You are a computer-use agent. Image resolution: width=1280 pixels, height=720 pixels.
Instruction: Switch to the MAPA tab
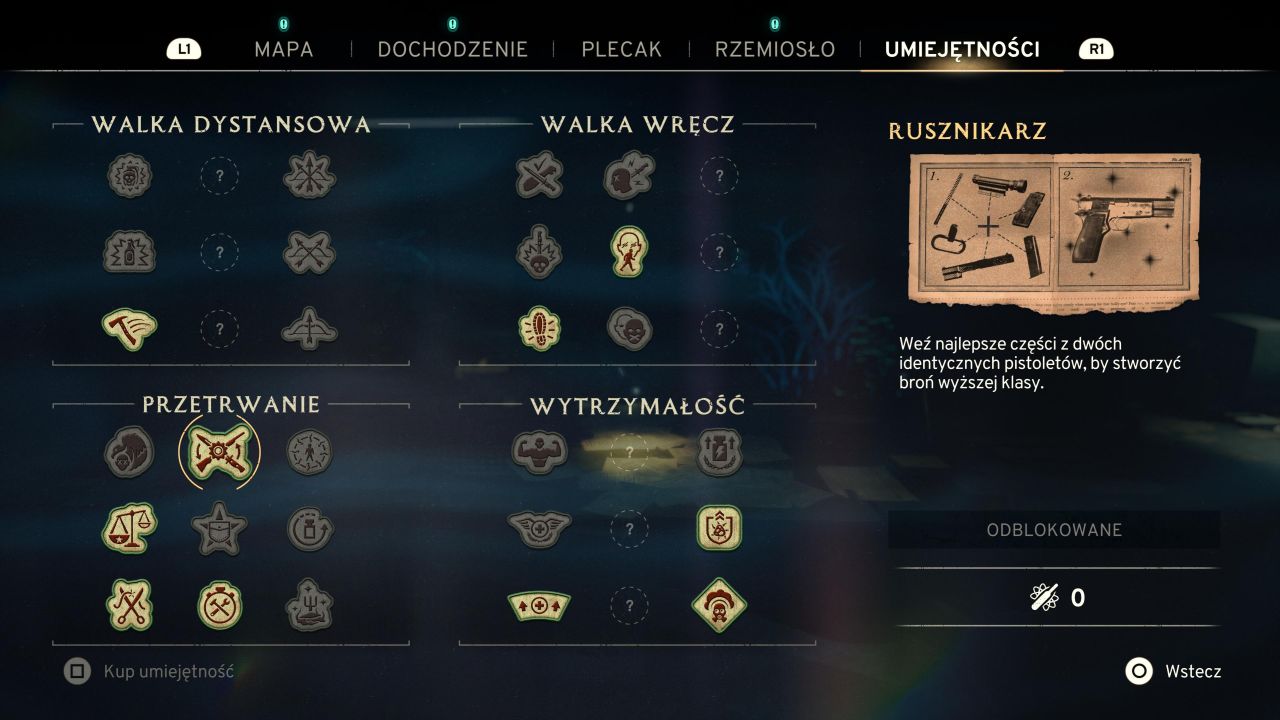283,49
